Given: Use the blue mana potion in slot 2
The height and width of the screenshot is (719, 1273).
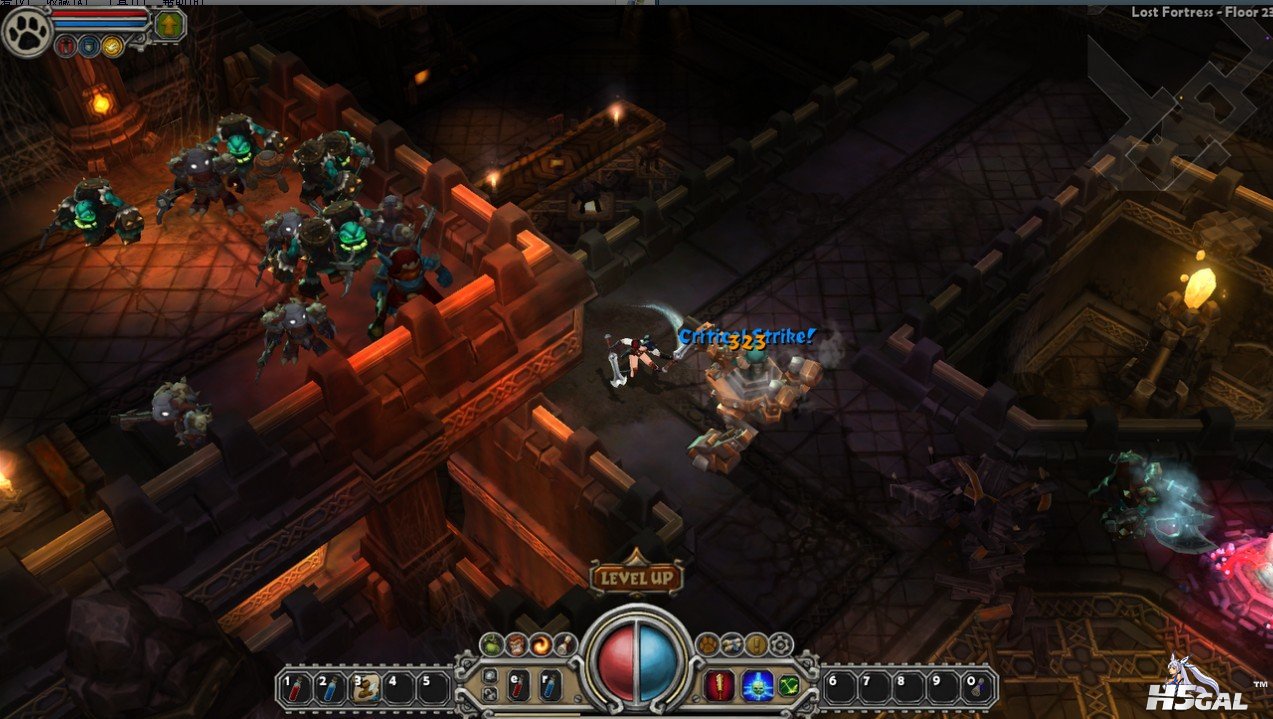Looking at the screenshot, I should pos(329,687).
